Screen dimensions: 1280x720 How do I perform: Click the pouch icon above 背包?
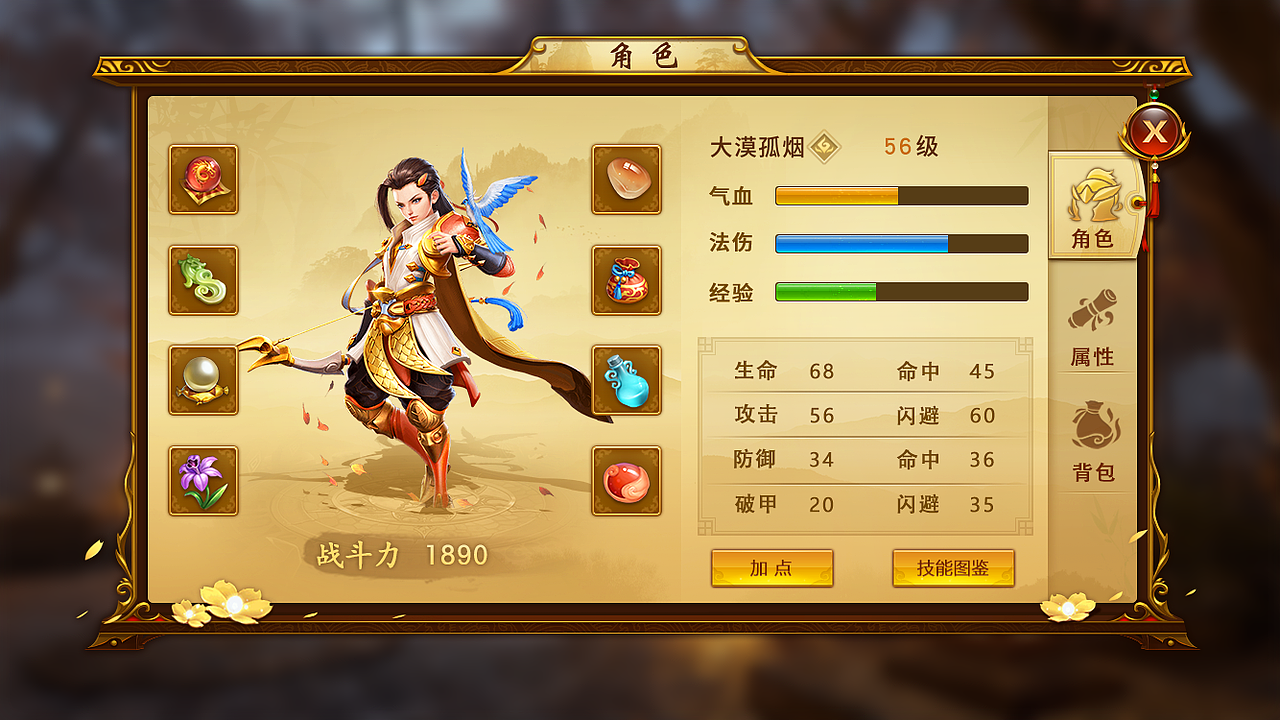pos(1093,425)
